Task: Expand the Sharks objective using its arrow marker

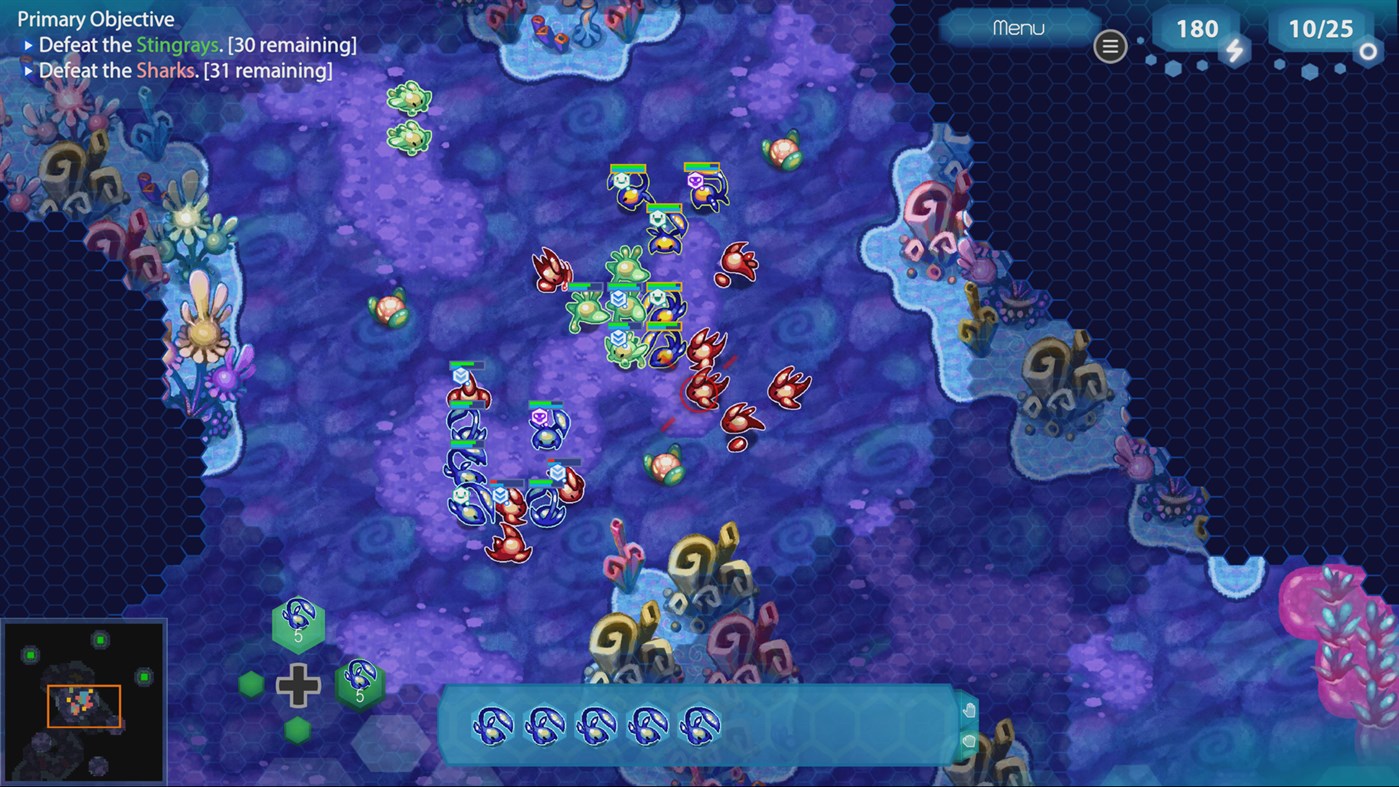Action: point(28,70)
